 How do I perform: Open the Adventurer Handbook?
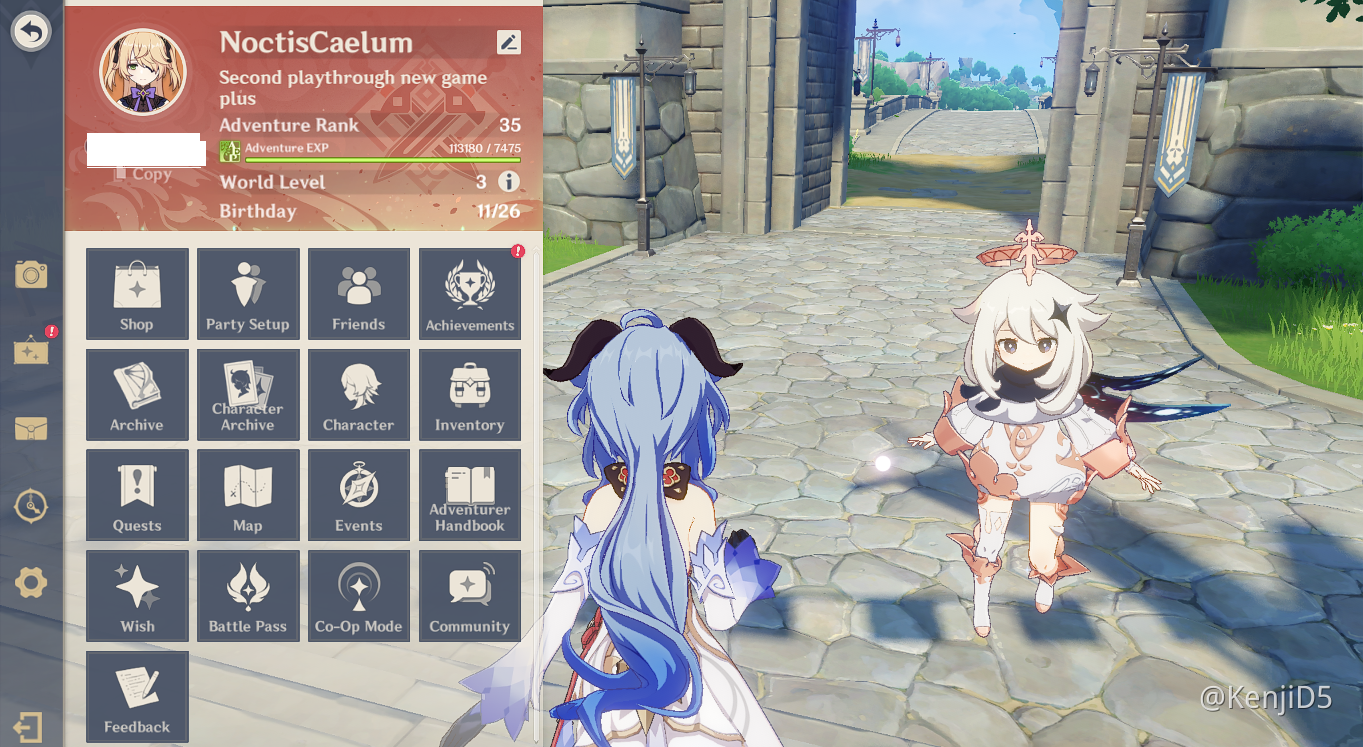[x=470, y=494]
